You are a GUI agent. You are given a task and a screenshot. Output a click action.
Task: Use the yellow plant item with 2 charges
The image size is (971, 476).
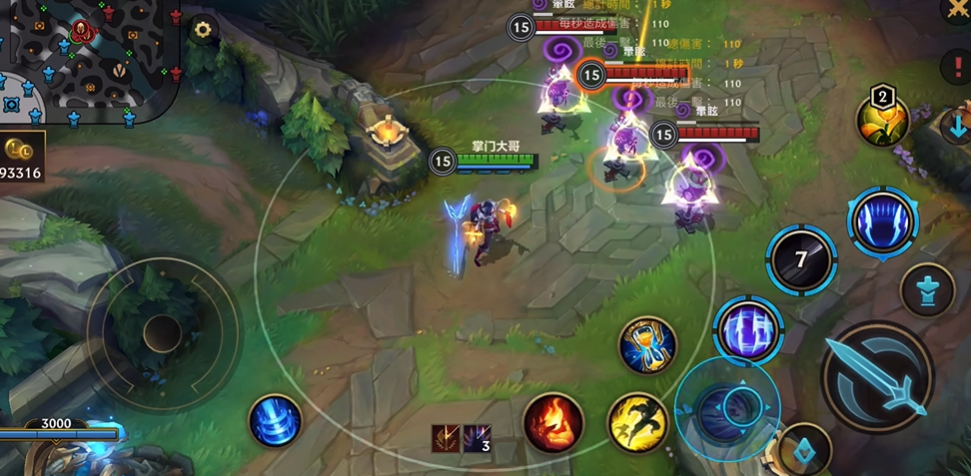(882, 120)
